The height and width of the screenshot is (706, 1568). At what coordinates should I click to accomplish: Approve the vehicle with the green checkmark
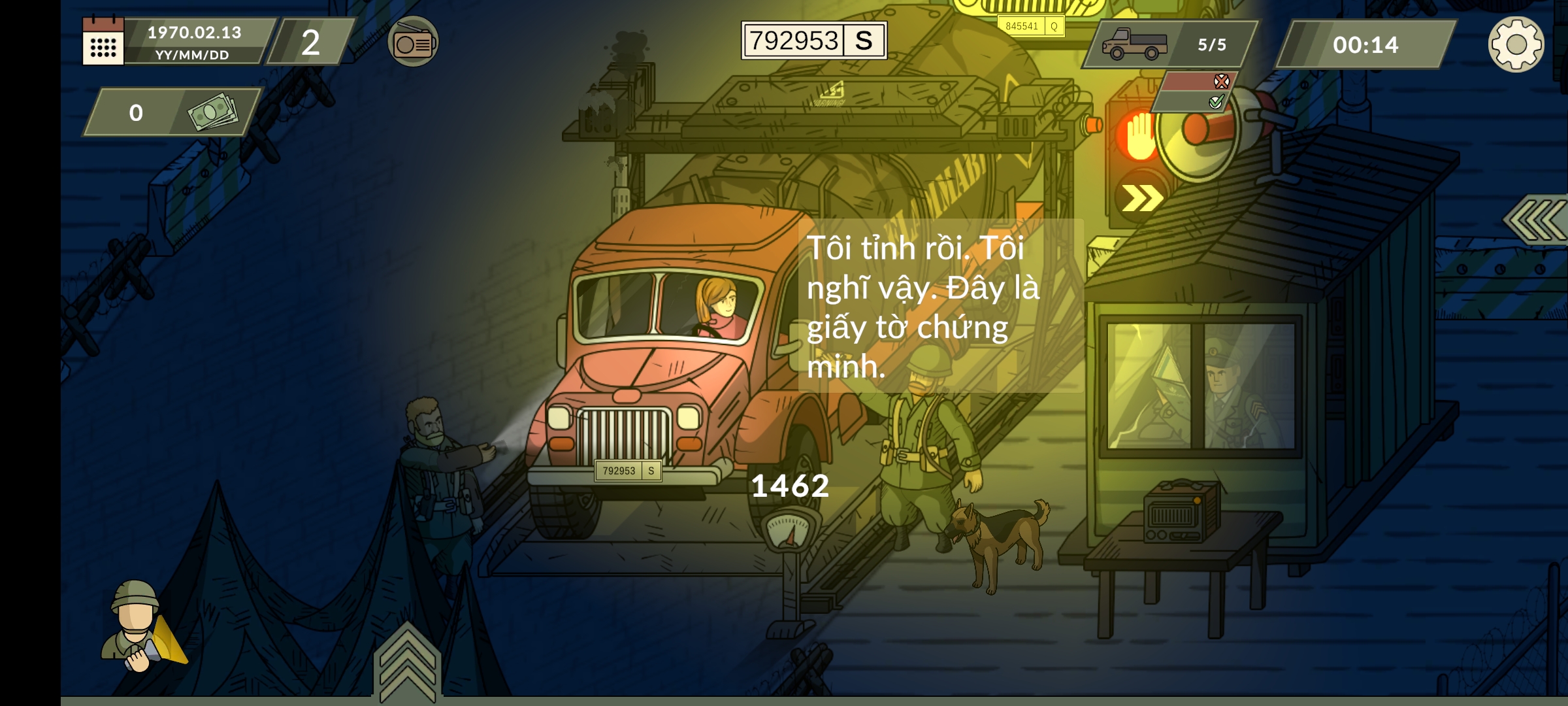coord(1216,102)
